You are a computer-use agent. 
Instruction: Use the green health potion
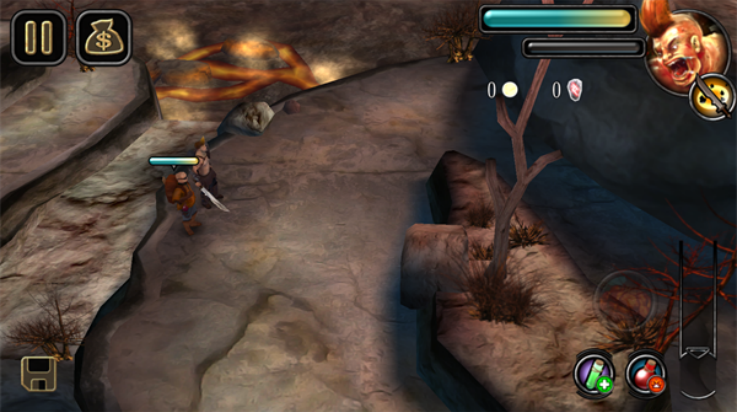pyautogui.click(x=593, y=373)
